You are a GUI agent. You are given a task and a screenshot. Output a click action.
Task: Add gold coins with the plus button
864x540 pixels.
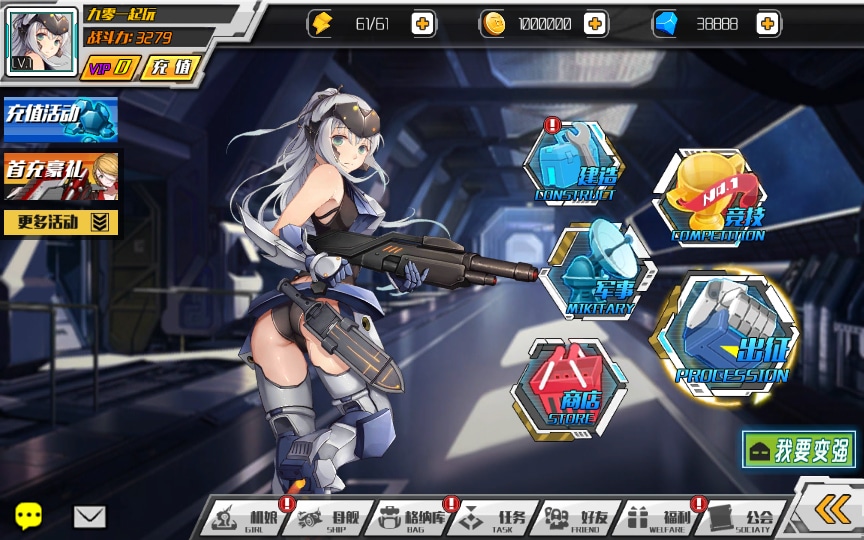595,24
